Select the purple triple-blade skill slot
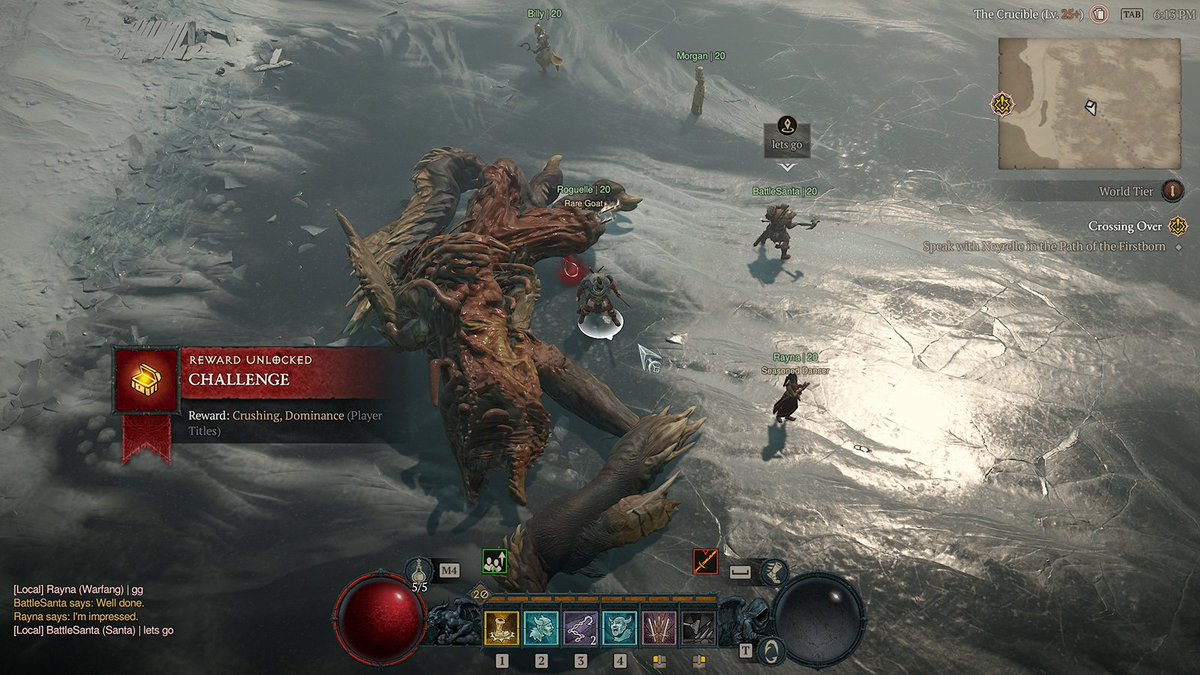Screen dimensions: 1200x675 point(658,628)
